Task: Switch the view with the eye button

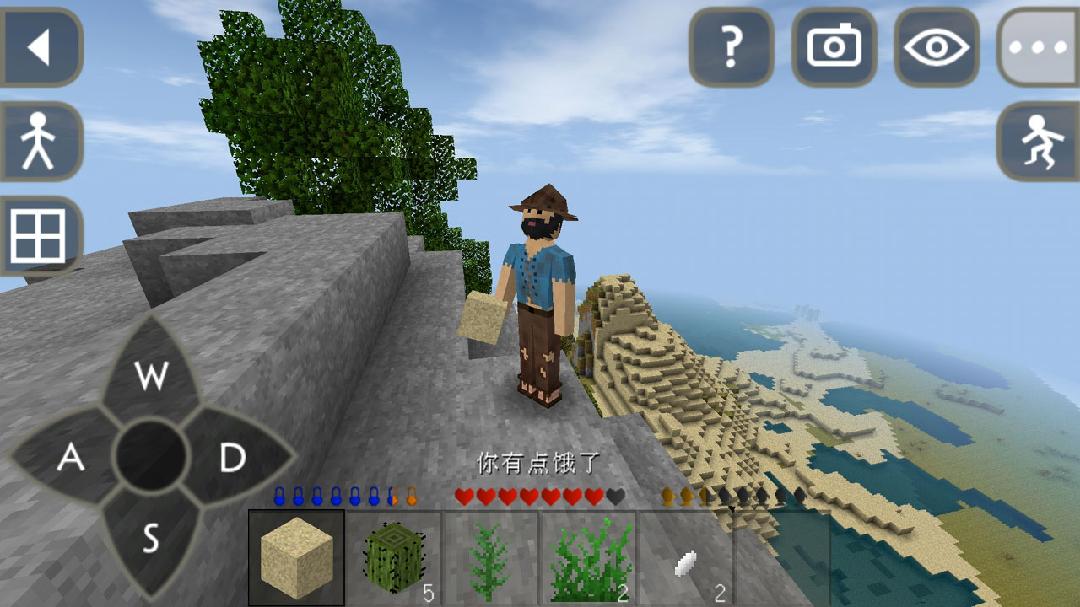Action: (x=937, y=47)
